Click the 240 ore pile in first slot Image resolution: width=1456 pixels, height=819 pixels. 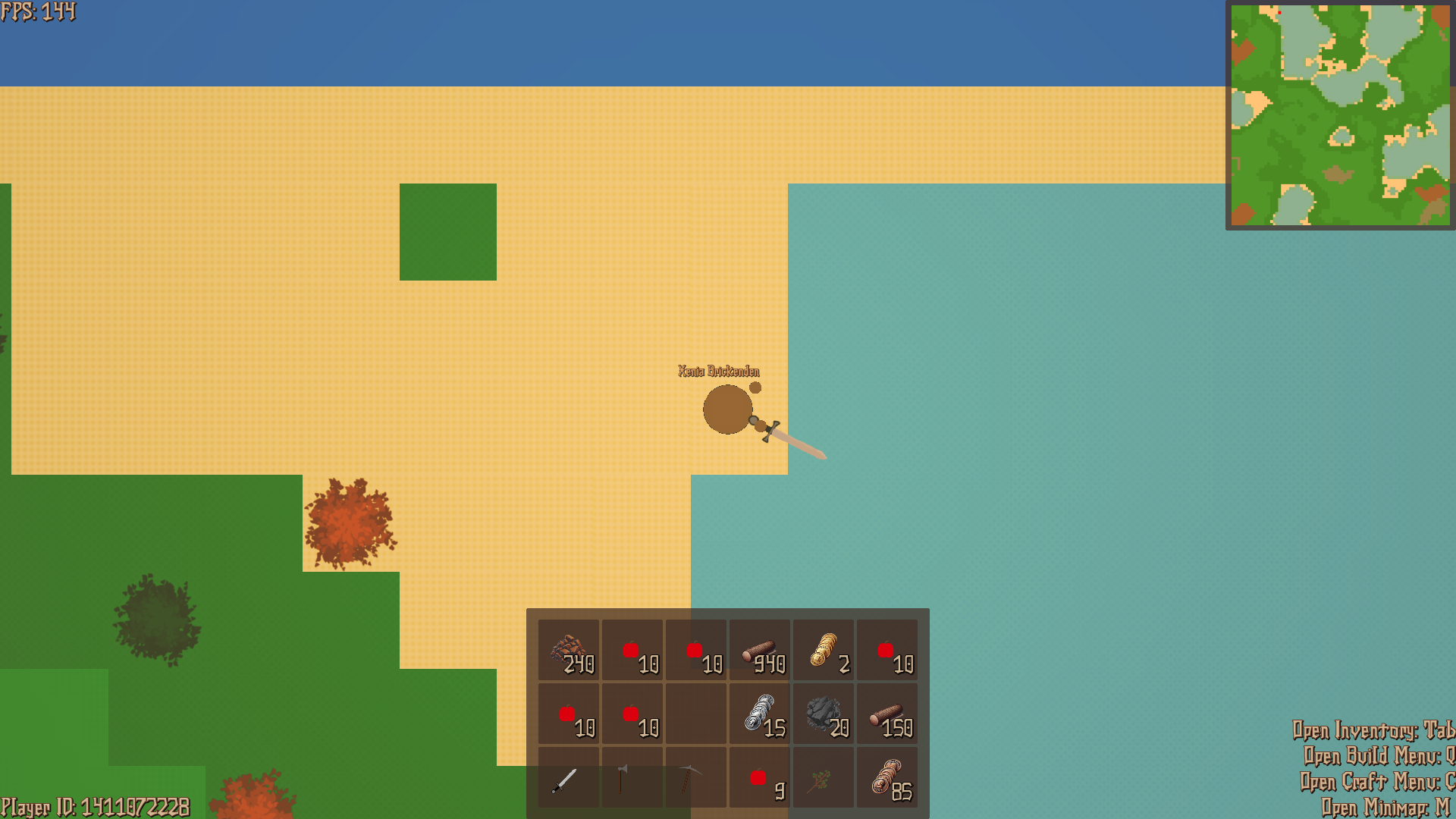coord(569,648)
